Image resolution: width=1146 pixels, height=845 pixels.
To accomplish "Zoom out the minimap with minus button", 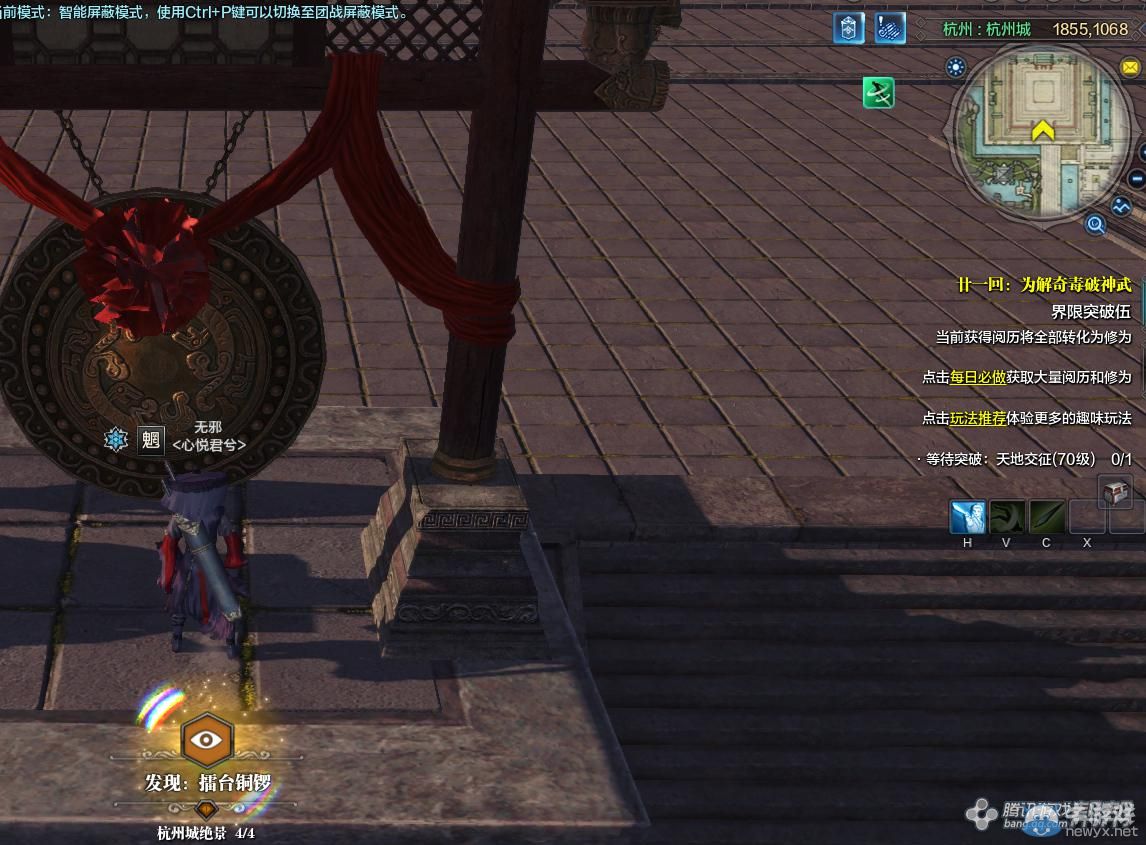I will [1136, 180].
